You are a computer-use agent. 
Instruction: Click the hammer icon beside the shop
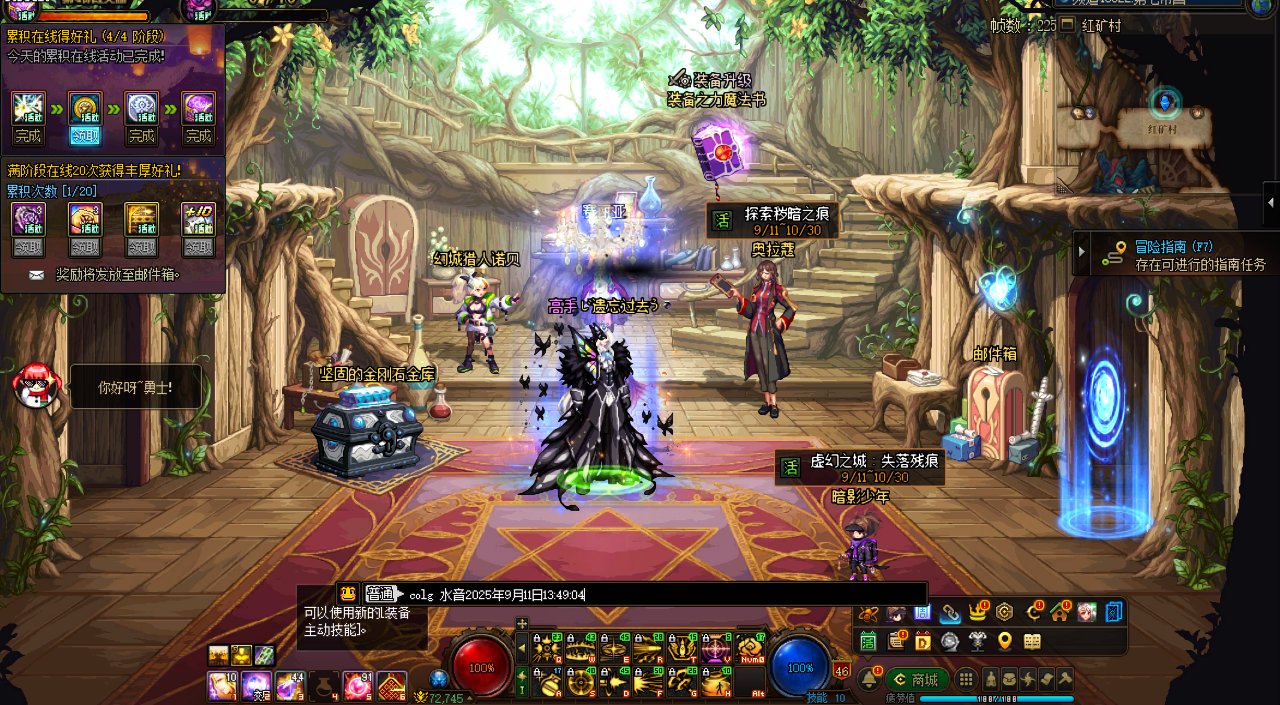[x=1064, y=679]
